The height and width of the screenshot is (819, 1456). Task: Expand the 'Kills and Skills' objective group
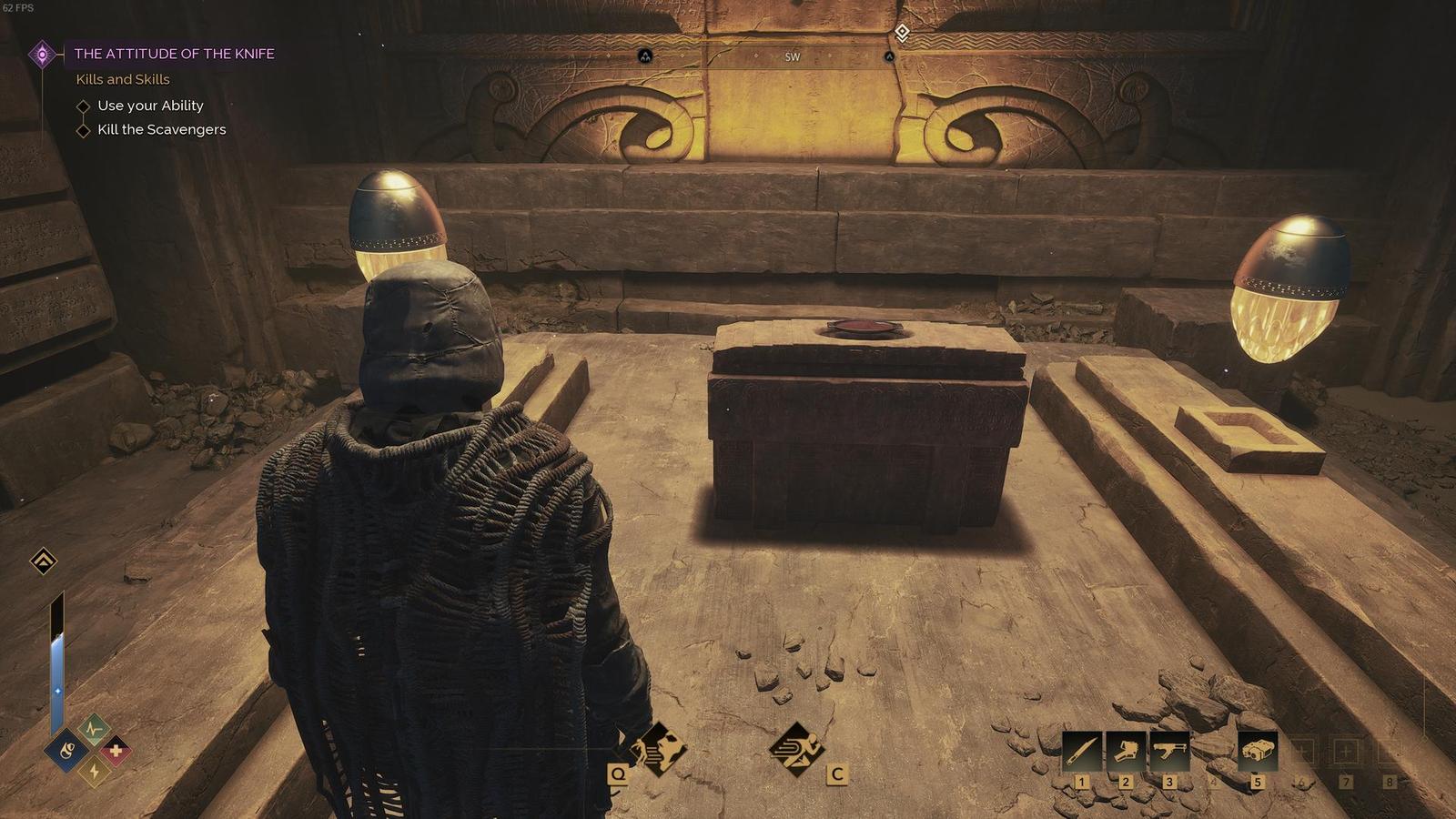coord(122,80)
